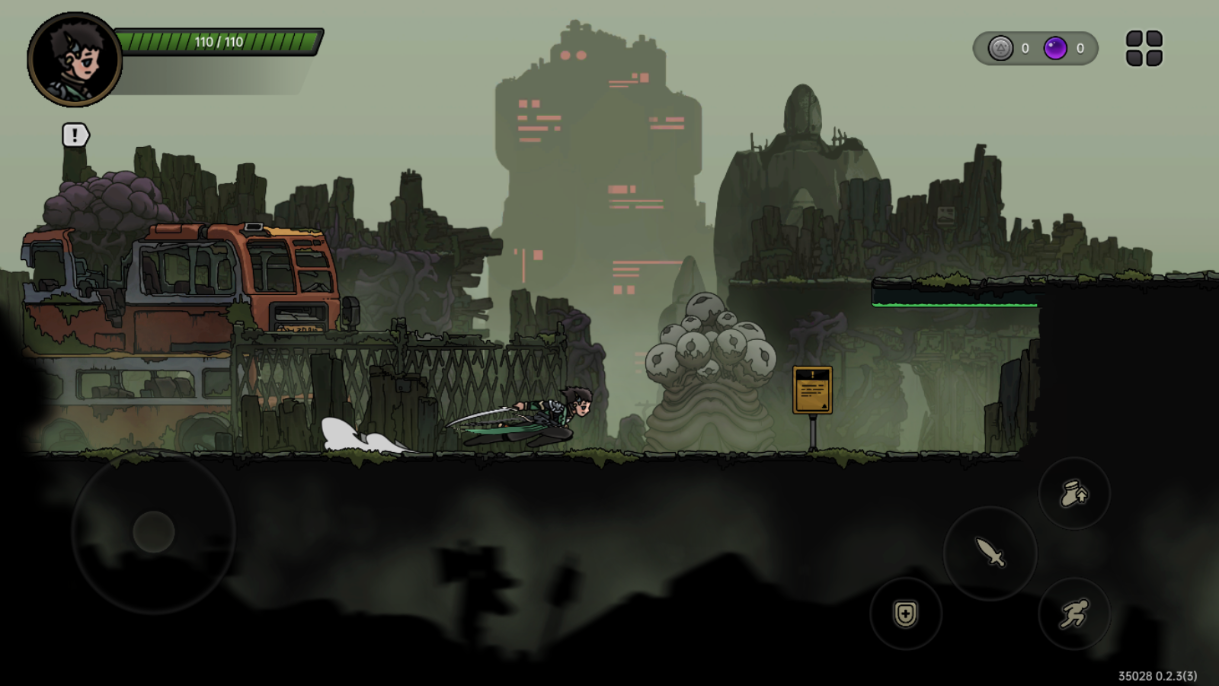1219x686 pixels.
Task: Trigger the shield heal button
Action: click(905, 613)
